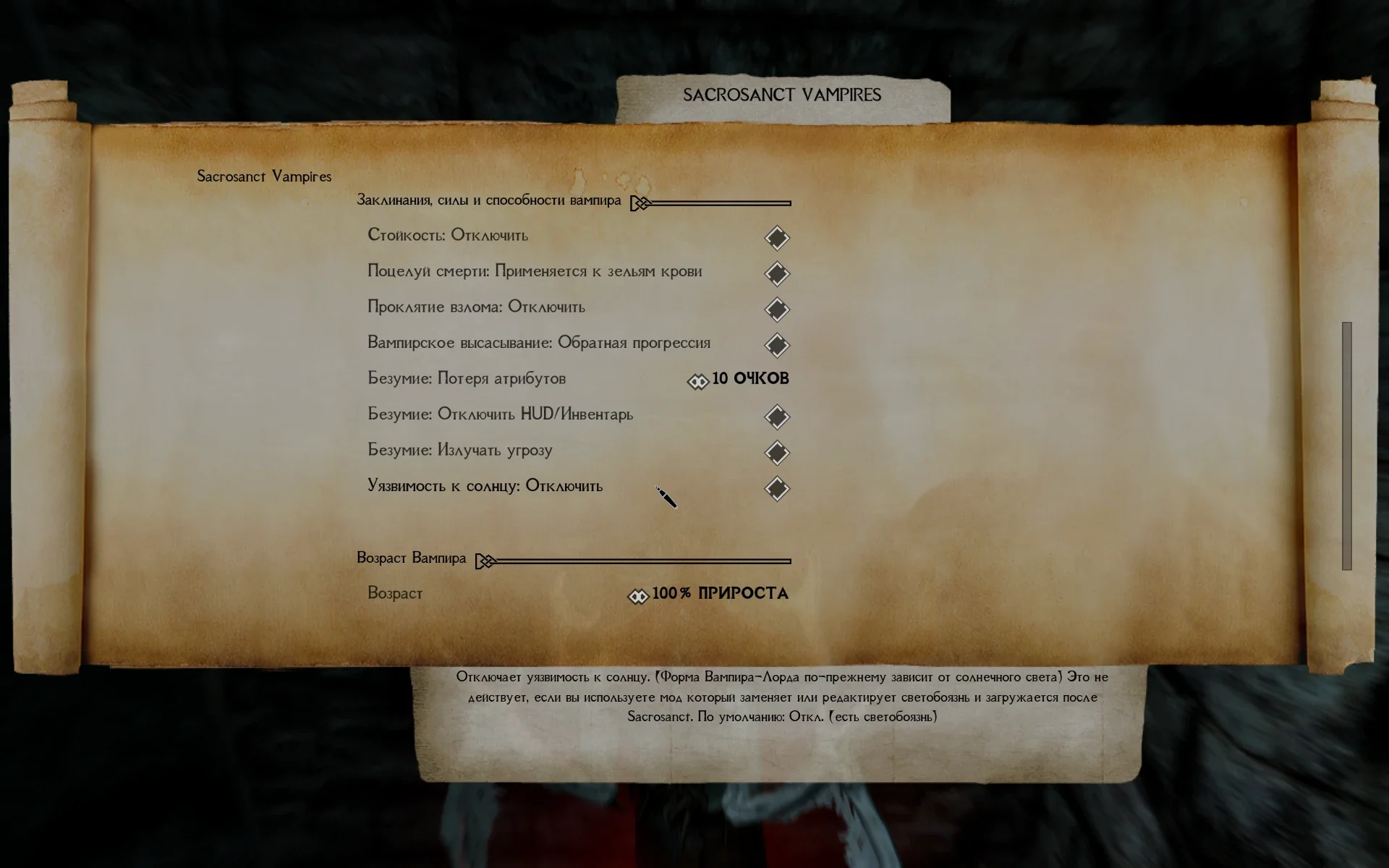Toggle the Безумие: Отключить HUD/Инвентарь option
The height and width of the screenshot is (868, 1389).
click(777, 417)
